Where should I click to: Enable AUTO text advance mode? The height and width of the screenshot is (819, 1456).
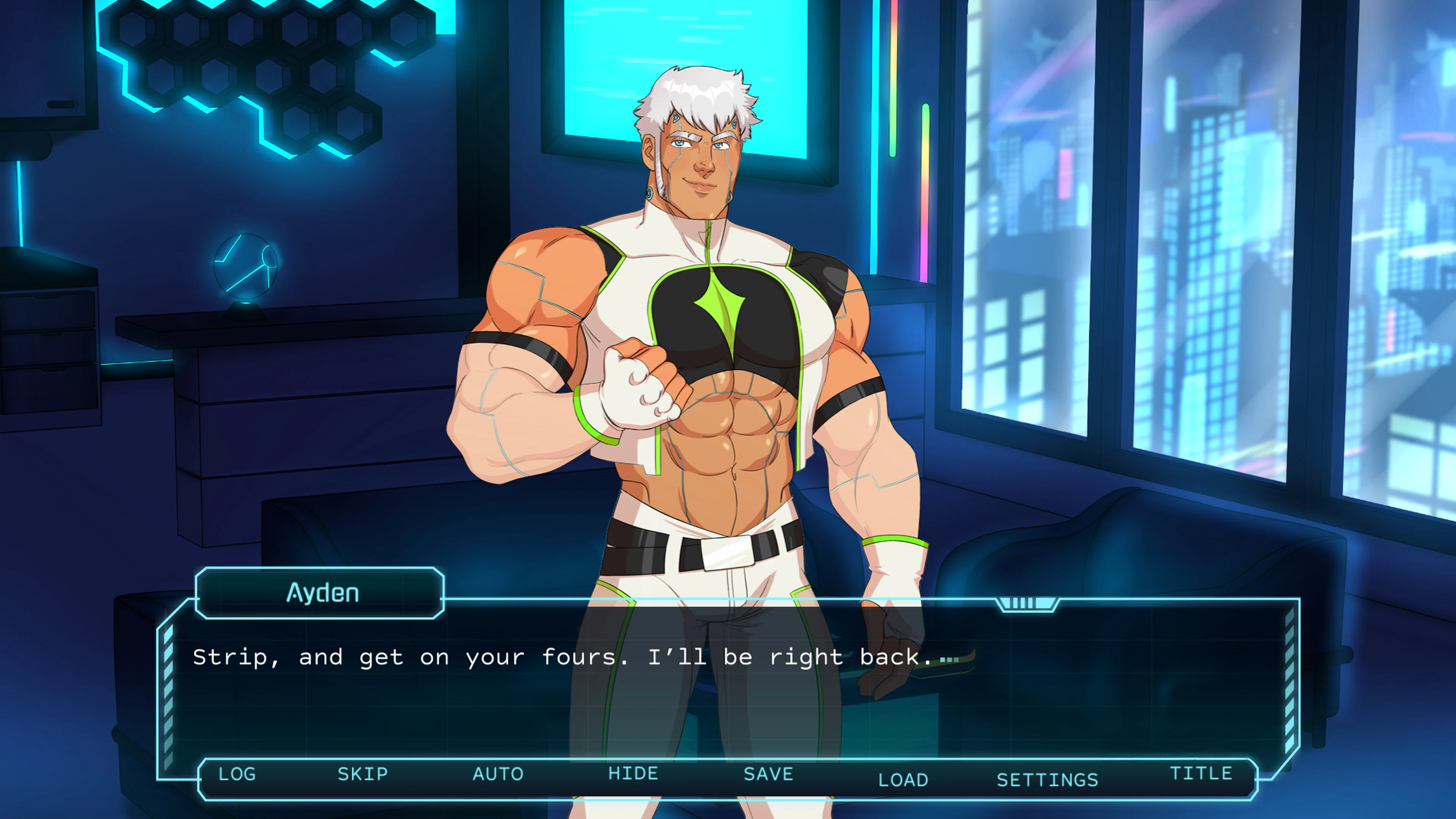tap(497, 774)
